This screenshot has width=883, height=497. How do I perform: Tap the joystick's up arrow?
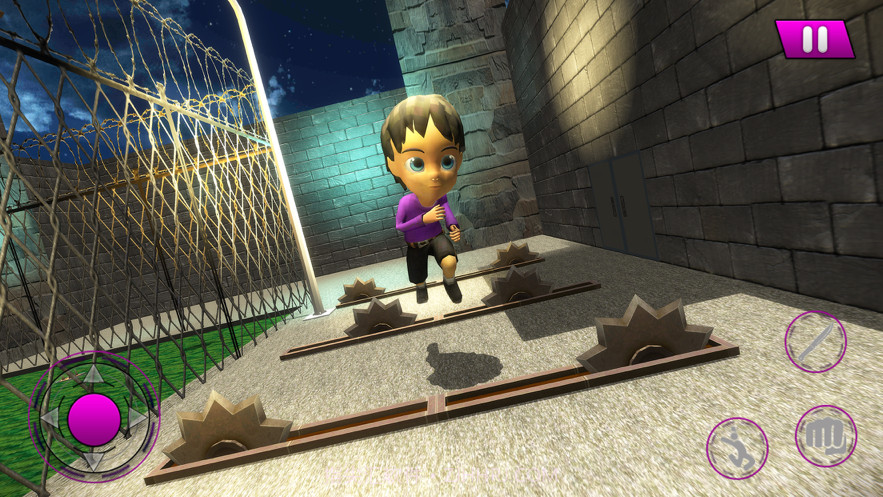(x=93, y=374)
